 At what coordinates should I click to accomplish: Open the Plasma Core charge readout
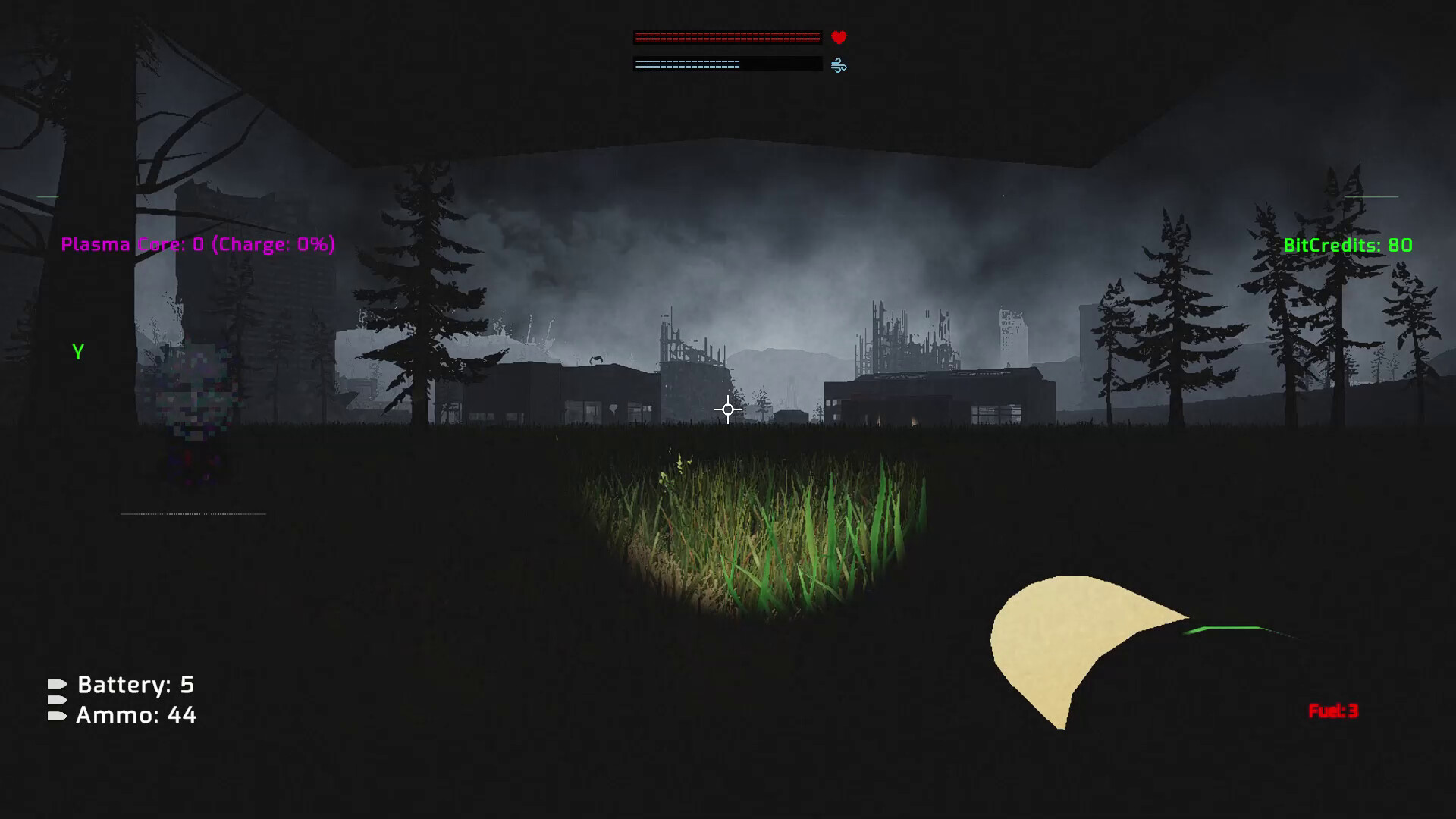[199, 244]
